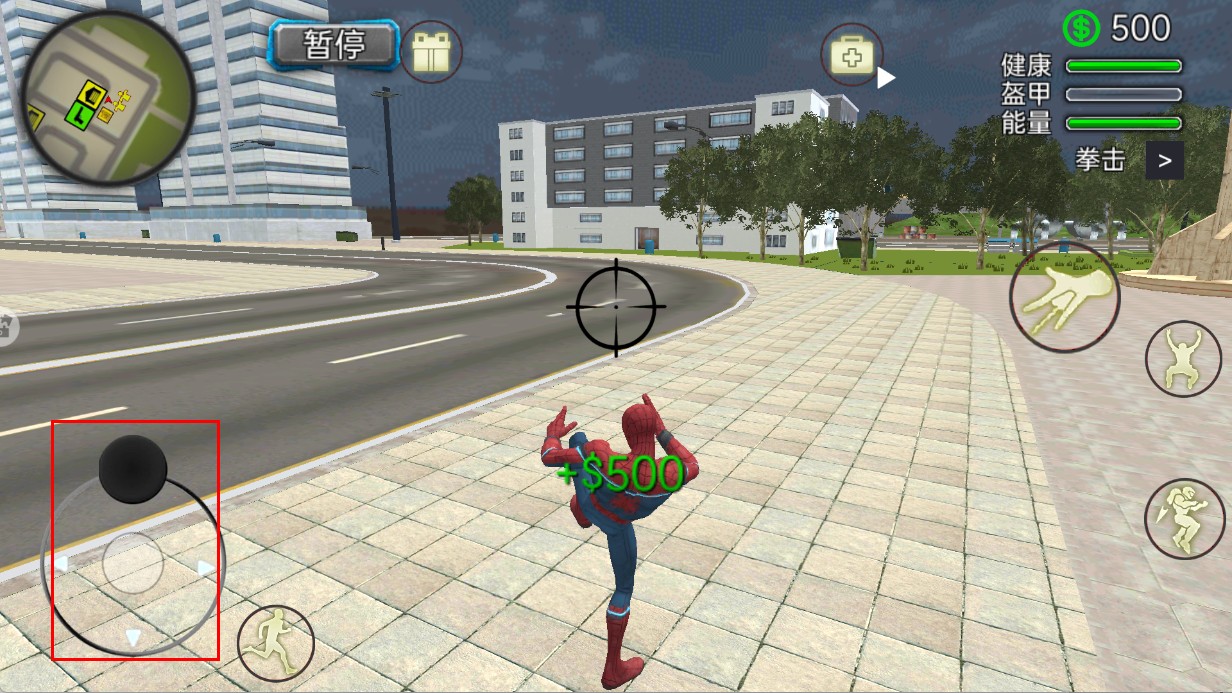Use the first aid medkit icon

pyautogui.click(x=852, y=55)
